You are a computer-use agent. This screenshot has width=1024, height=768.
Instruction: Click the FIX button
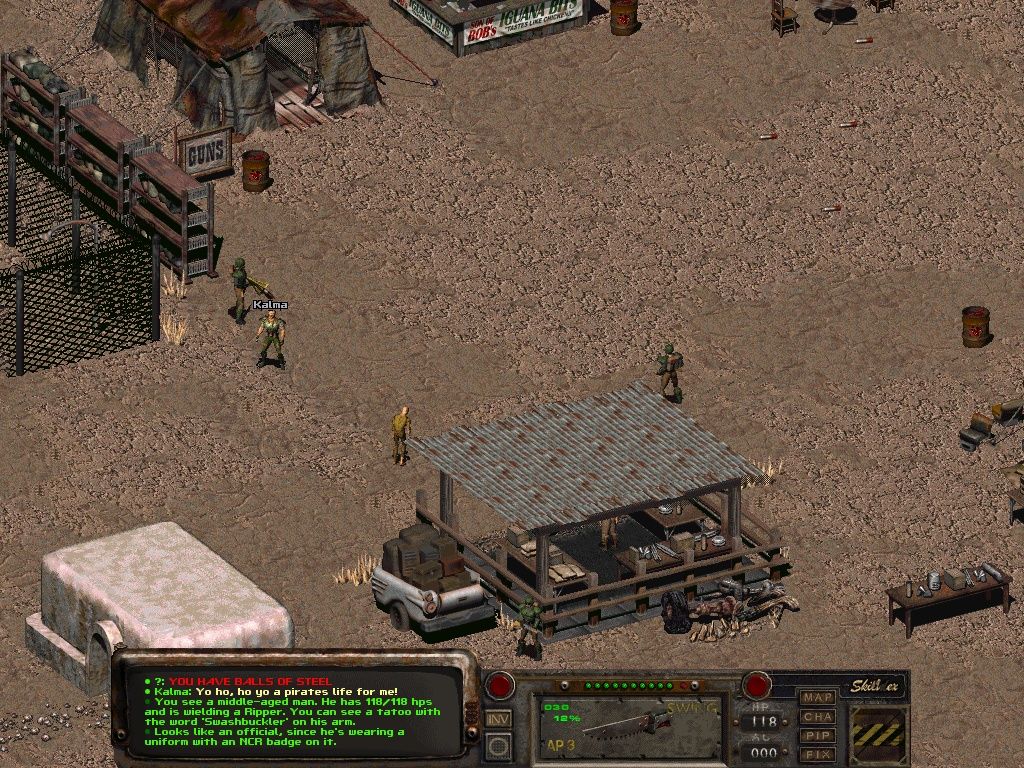818,754
